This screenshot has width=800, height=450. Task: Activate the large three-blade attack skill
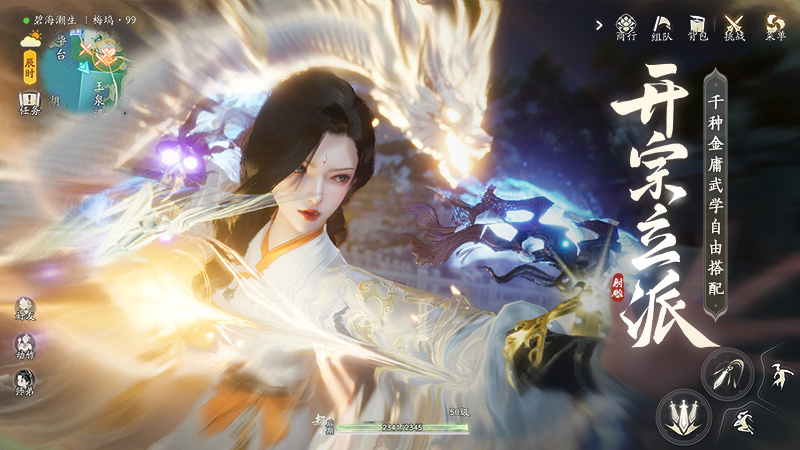684,412
